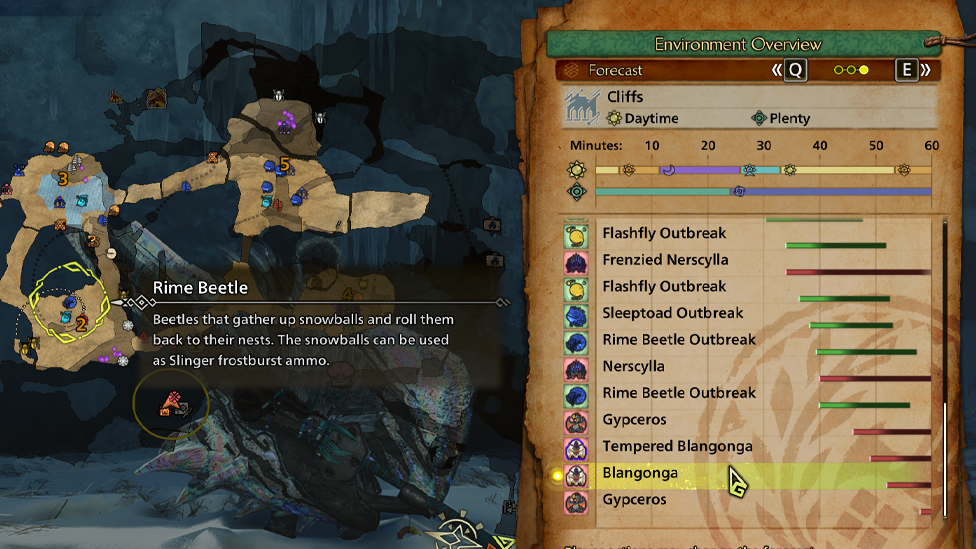
Task: Select the Frenzied Nerscylla forecast entry
Action: (x=665, y=260)
